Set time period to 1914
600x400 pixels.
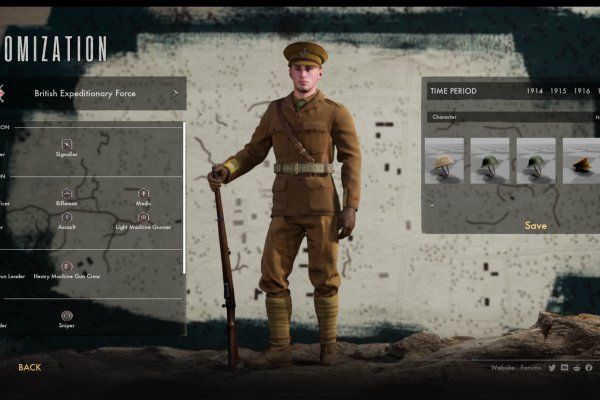(x=535, y=91)
